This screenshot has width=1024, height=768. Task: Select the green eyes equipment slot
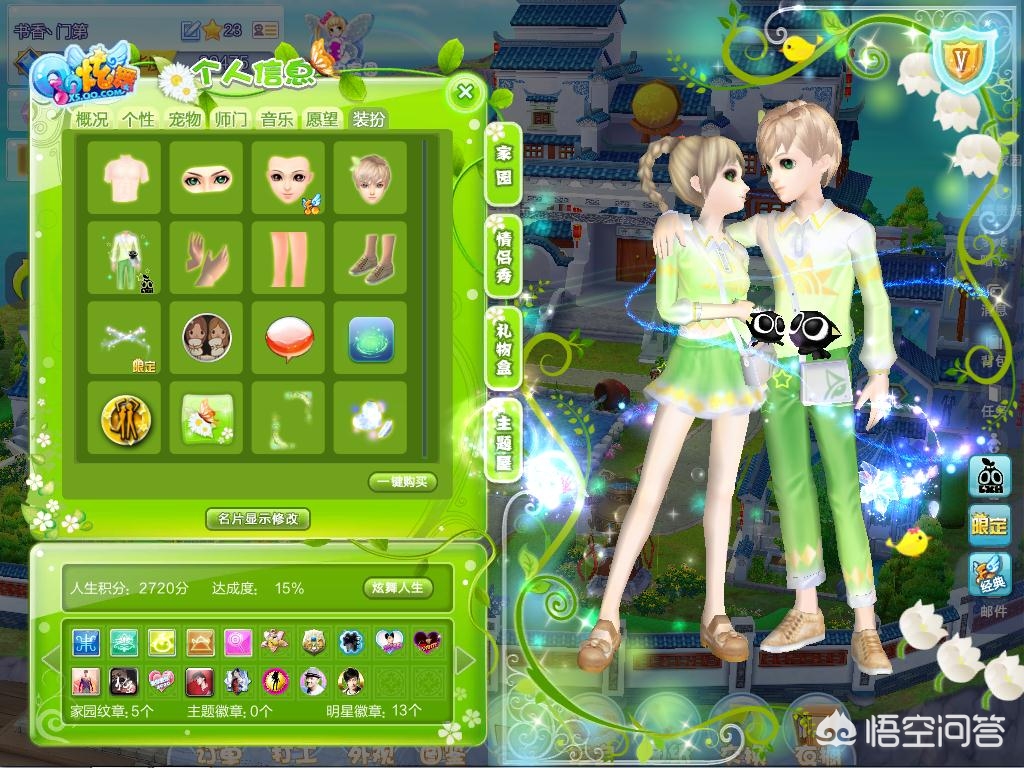(x=206, y=178)
